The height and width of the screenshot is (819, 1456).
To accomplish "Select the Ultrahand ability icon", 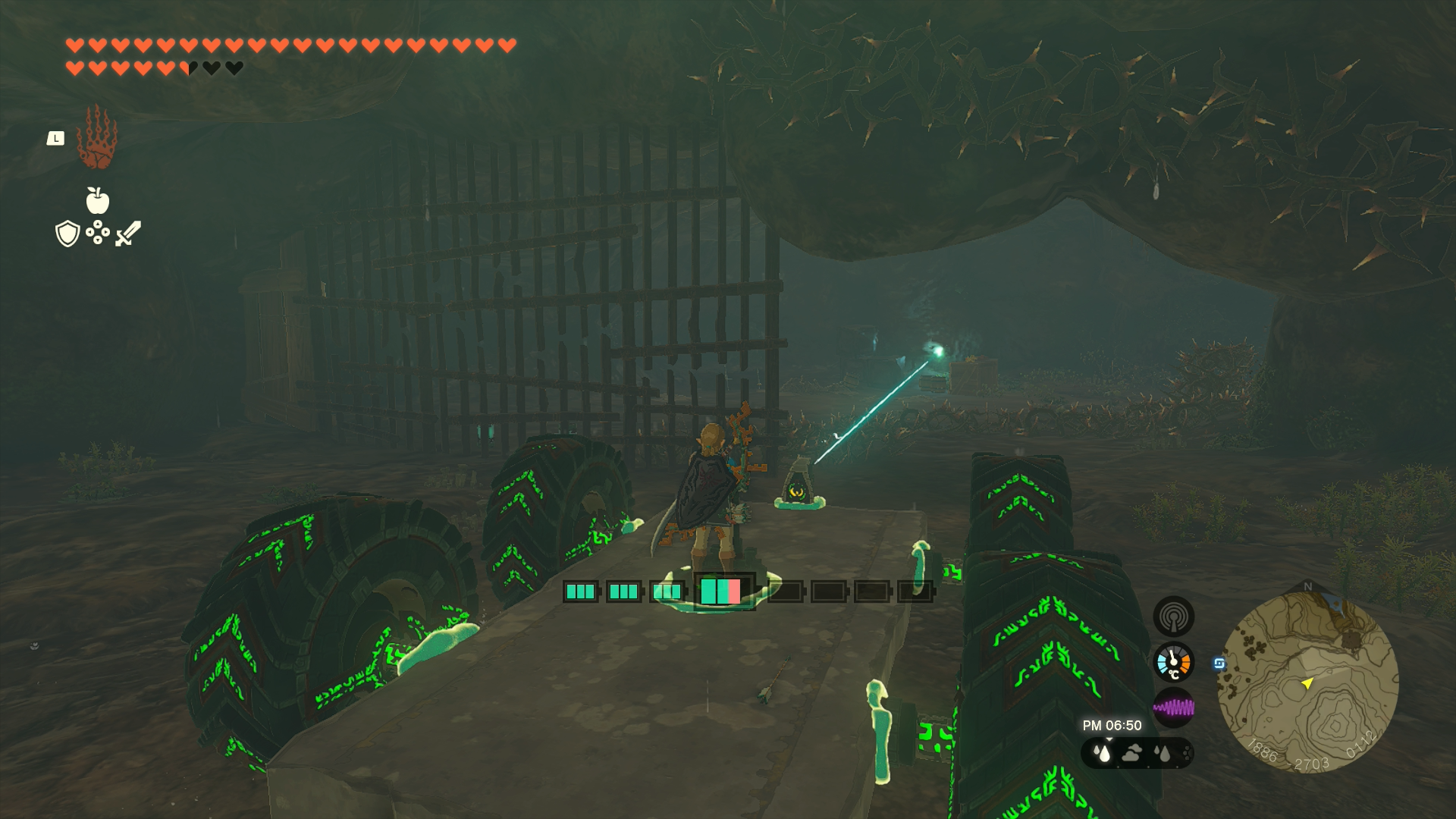I will click(x=97, y=138).
